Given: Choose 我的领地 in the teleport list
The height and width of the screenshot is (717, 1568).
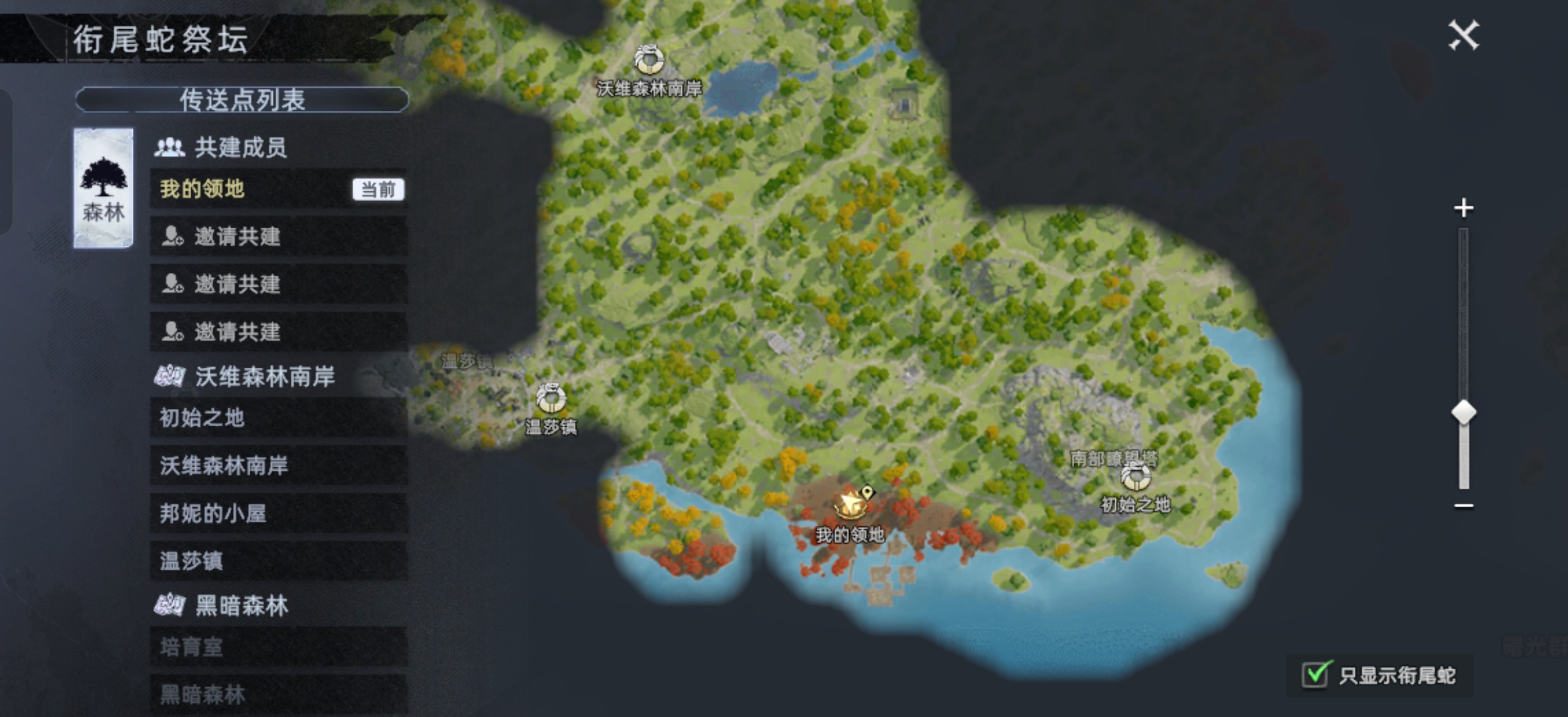Looking at the screenshot, I should click(x=279, y=189).
